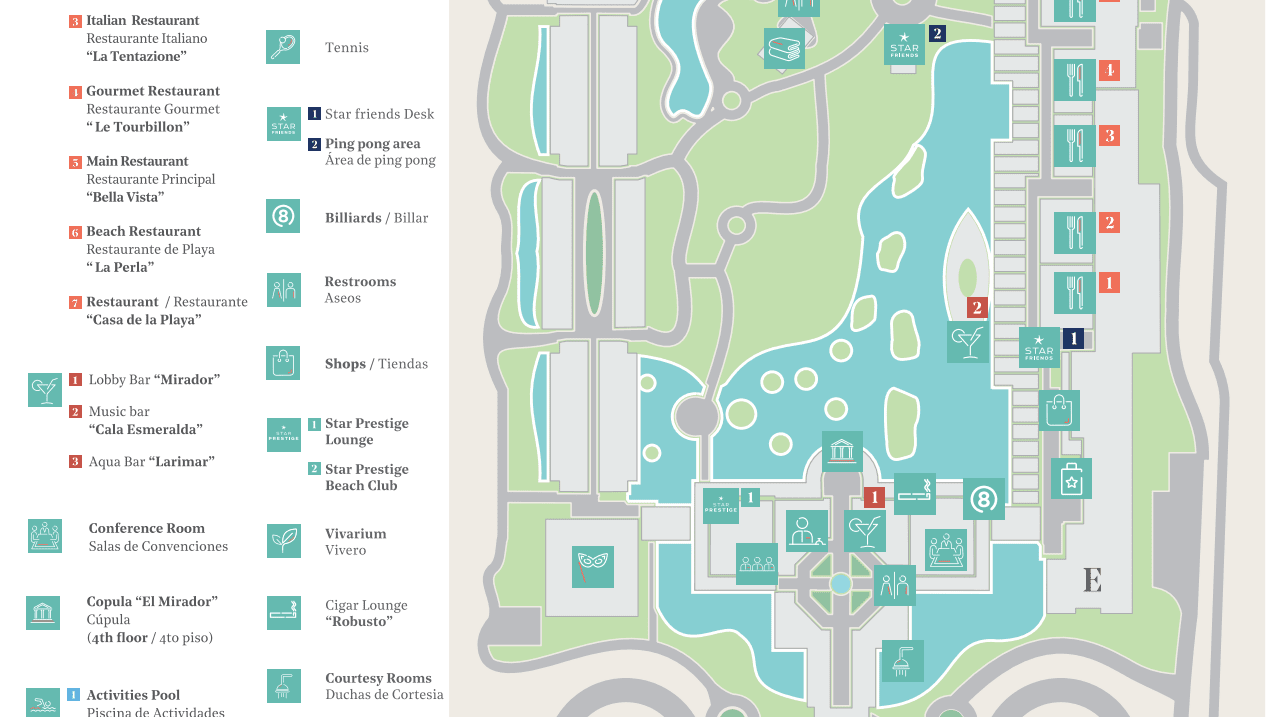Click the theater mask marker on the map
The height and width of the screenshot is (717, 1275).
pos(593,567)
